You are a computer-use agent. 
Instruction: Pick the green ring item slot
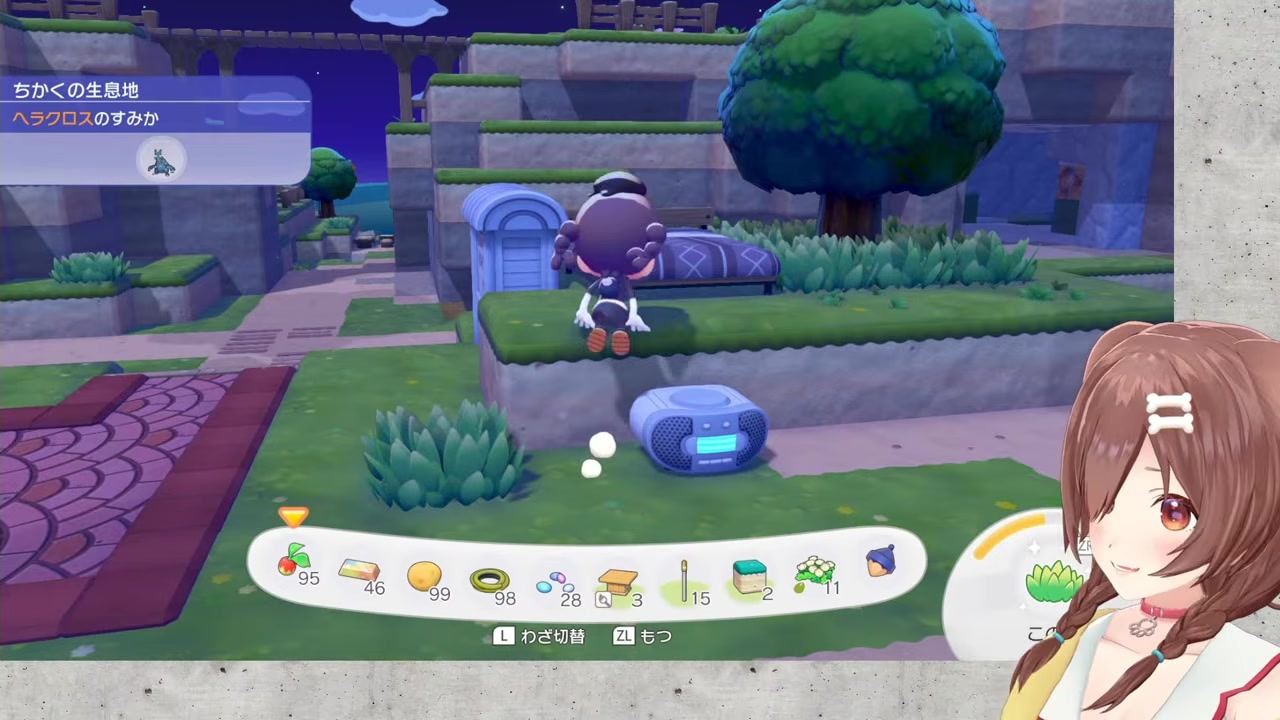(490, 580)
